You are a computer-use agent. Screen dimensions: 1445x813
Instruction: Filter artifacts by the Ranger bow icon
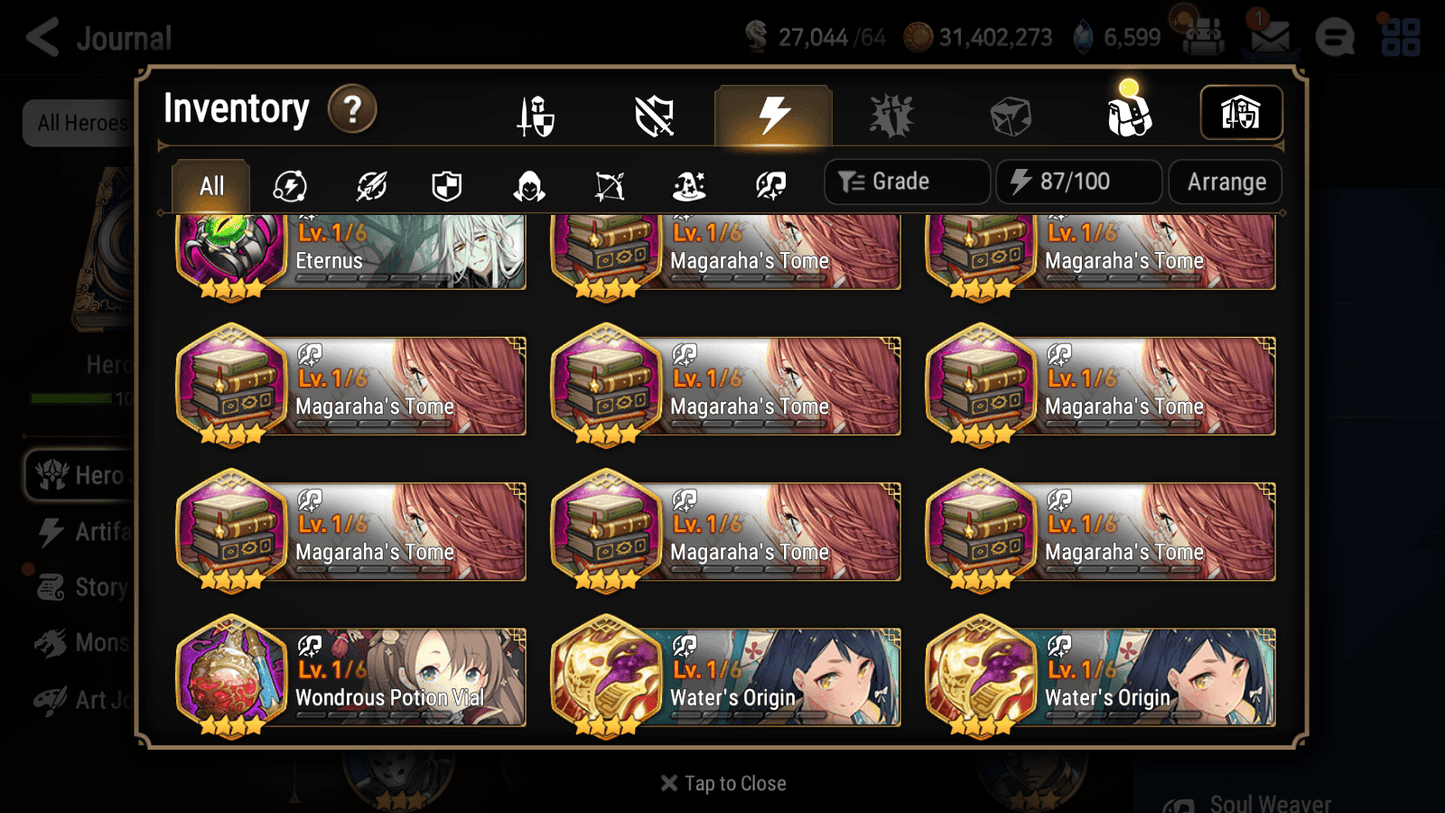pos(608,182)
